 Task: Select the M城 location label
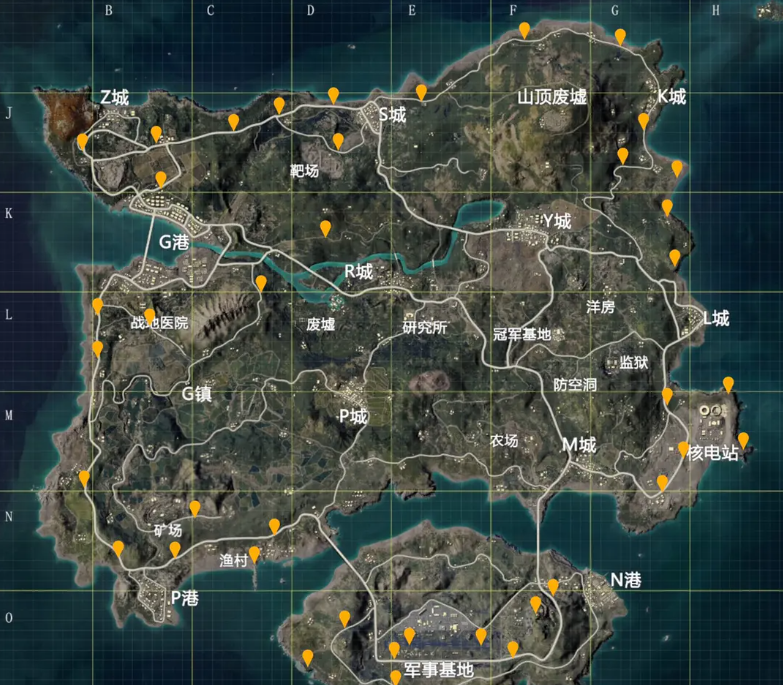578,445
